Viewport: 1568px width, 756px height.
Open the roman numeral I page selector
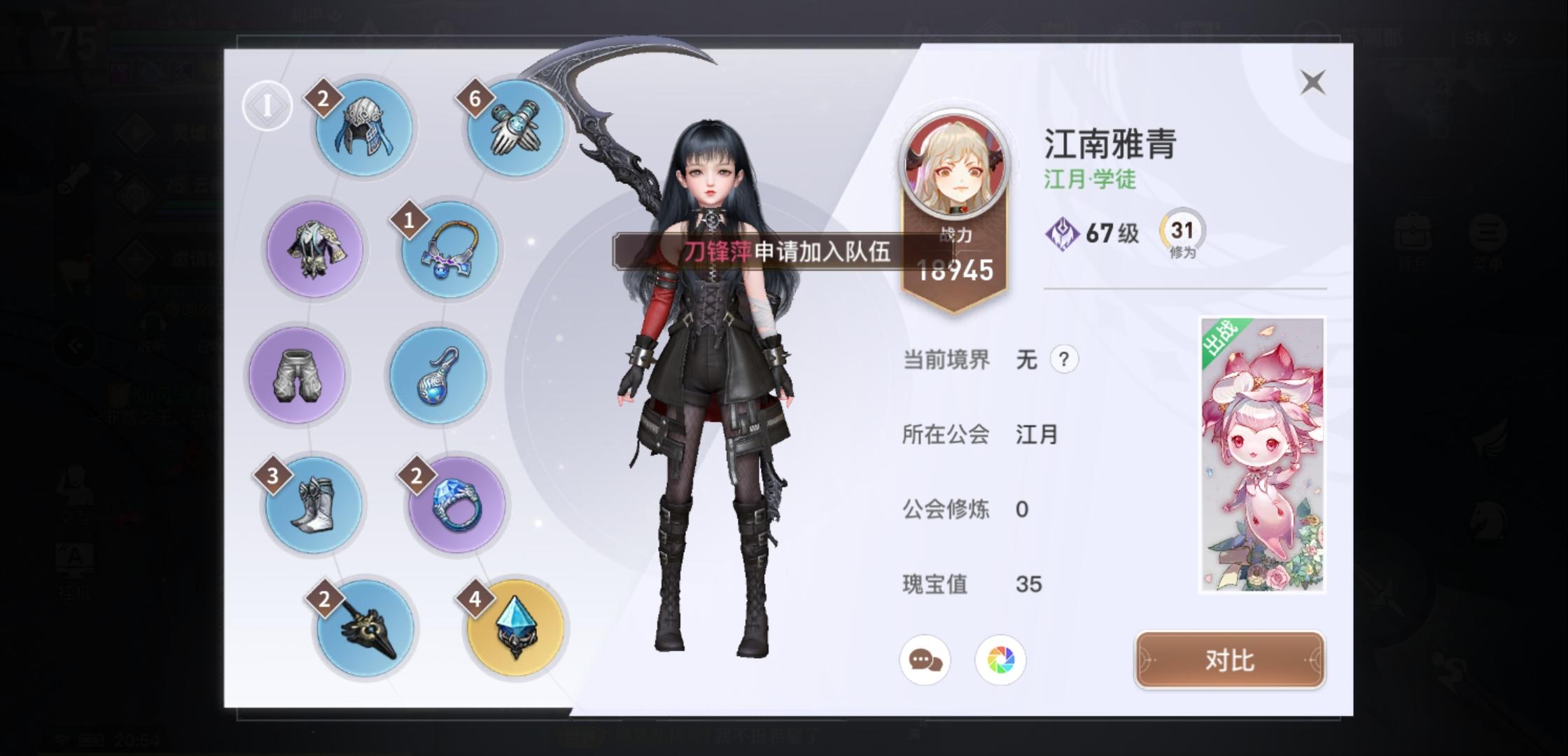268,104
